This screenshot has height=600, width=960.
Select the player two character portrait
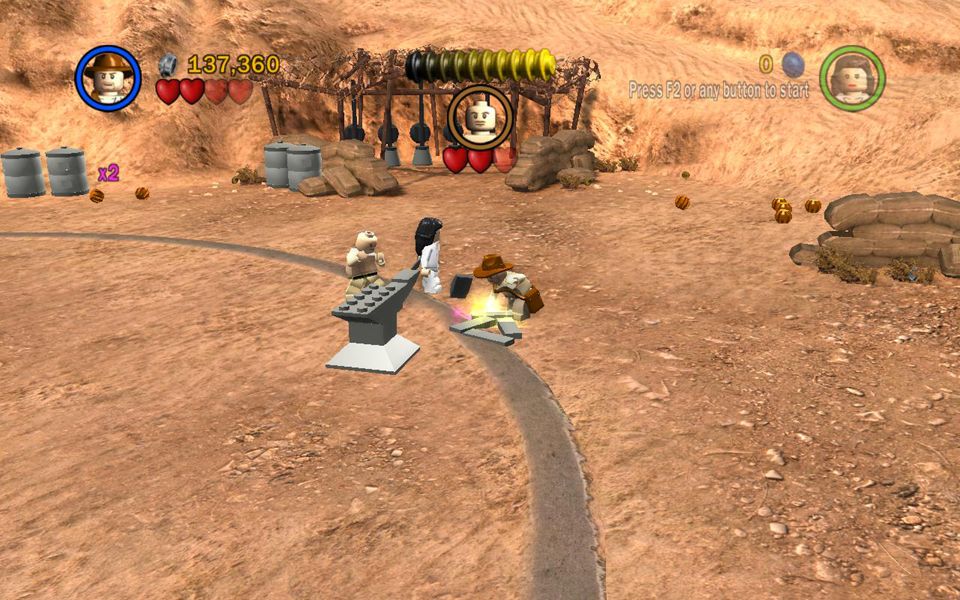[x=852, y=78]
